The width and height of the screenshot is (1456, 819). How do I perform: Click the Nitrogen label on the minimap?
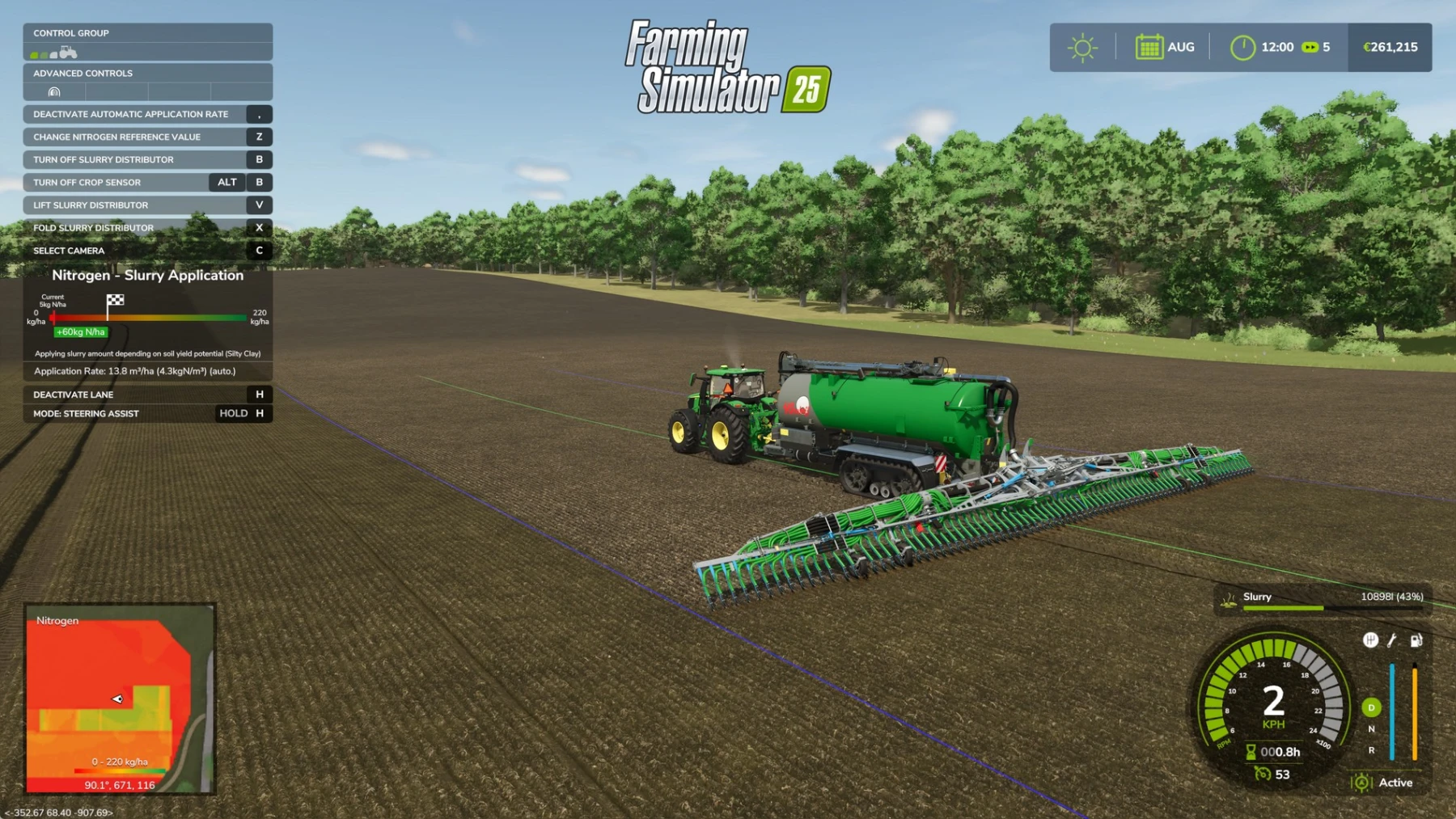click(57, 620)
